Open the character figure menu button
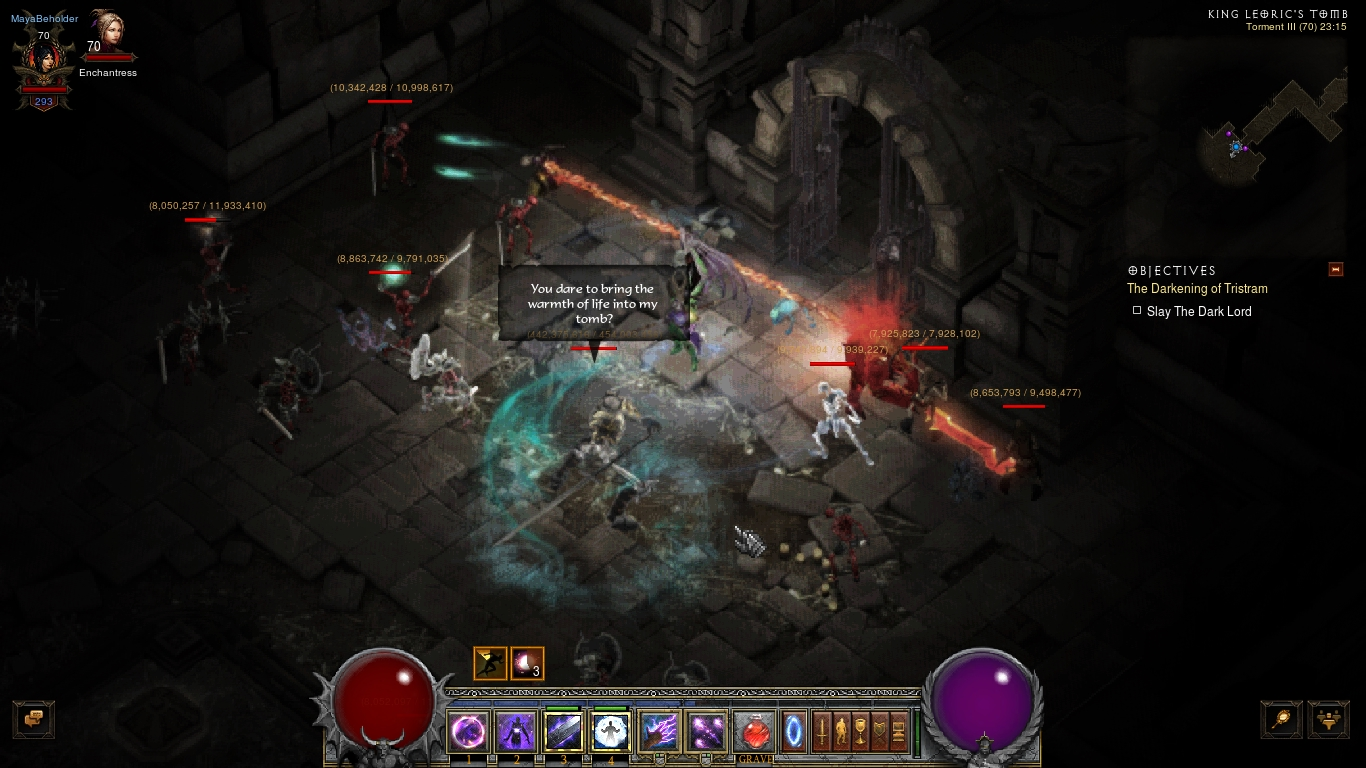 842,730
